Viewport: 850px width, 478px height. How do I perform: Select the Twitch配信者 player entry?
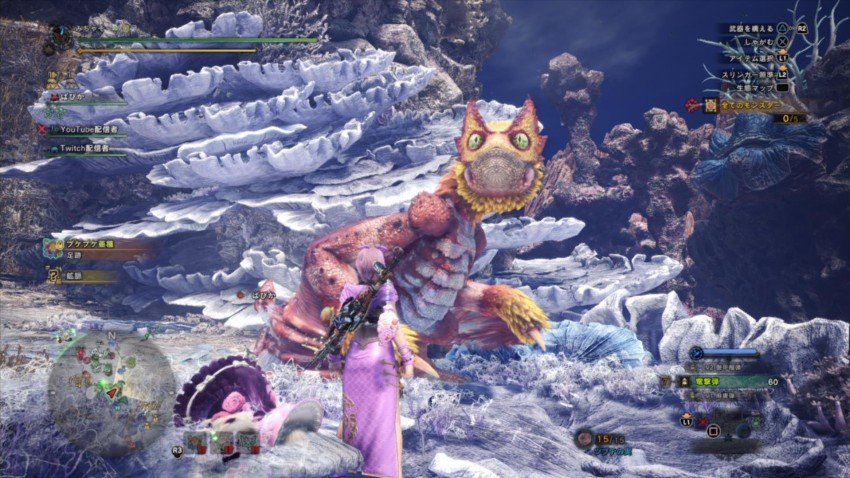[84, 149]
